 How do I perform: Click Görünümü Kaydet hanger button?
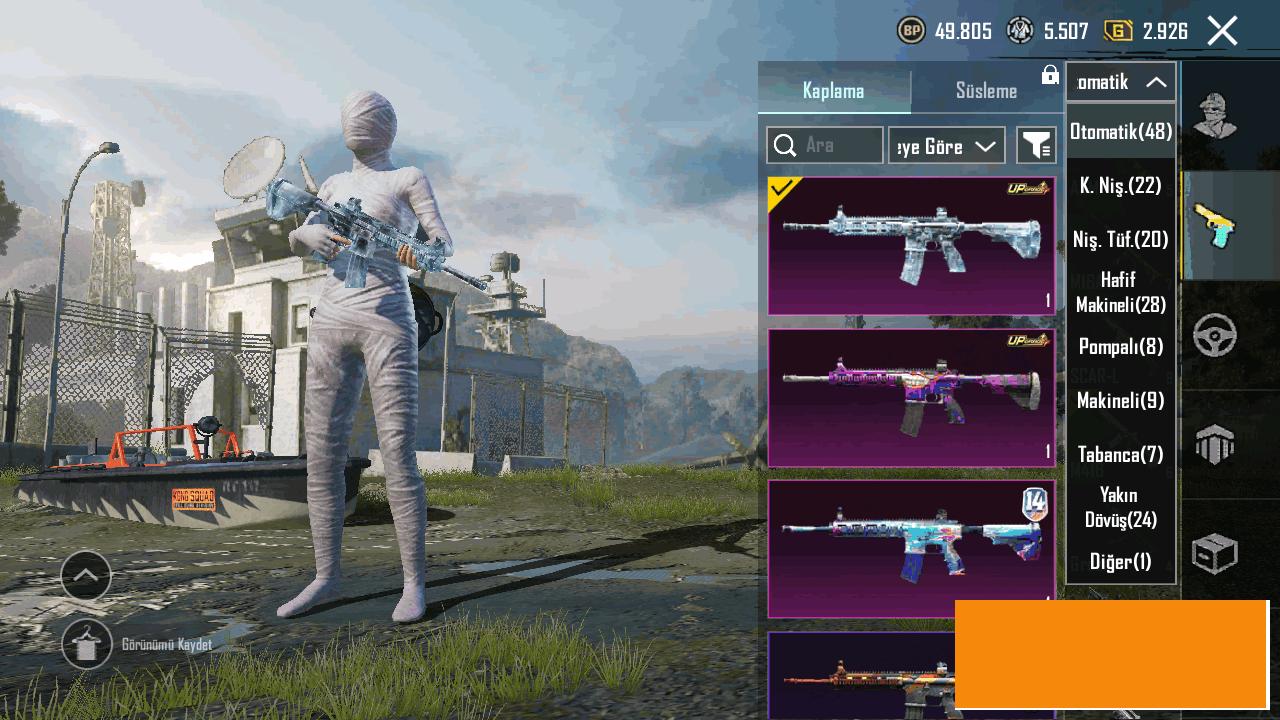point(87,645)
